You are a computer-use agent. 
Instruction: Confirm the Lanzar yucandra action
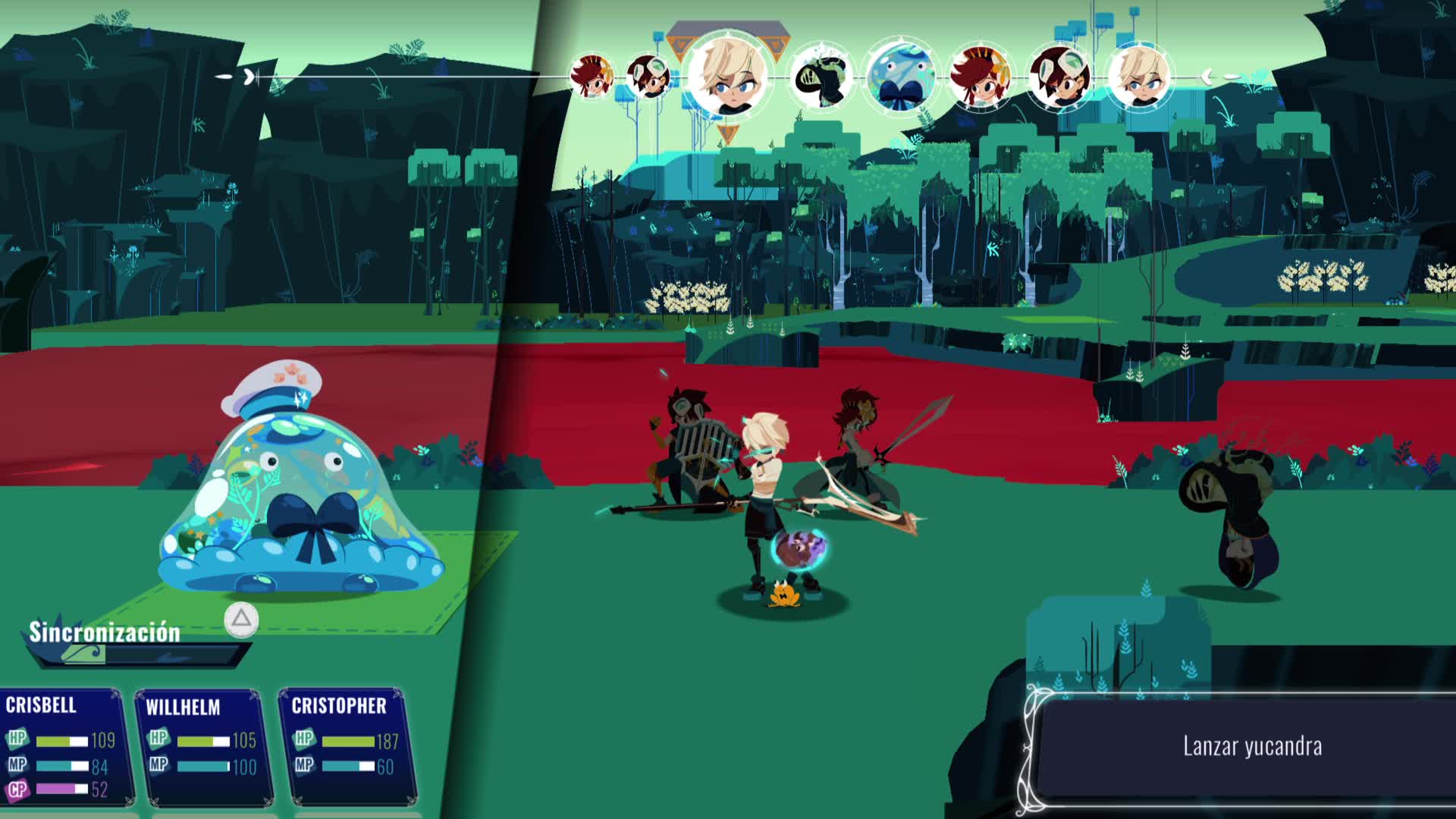coord(1251,746)
